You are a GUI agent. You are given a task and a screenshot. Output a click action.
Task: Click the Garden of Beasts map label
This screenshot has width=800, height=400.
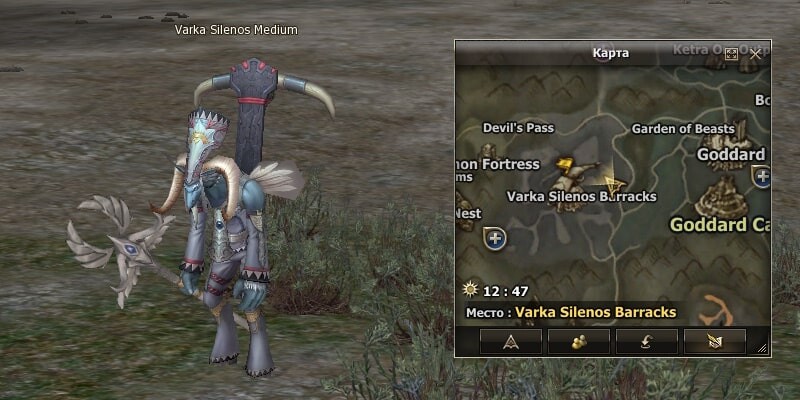pyautogui.click(x=683, y=129)
